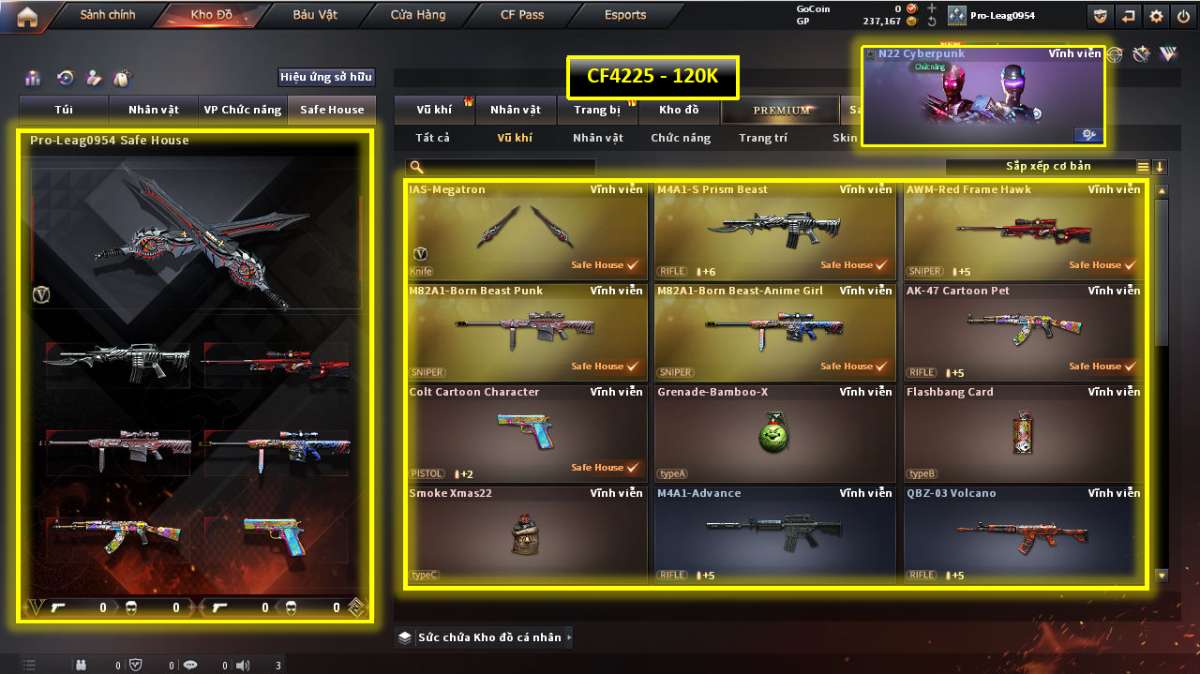Choose the AWM-Red Frame Hawk sniper
The width and height of the screenshot is (1200, 674).
tap(1023, 230)
